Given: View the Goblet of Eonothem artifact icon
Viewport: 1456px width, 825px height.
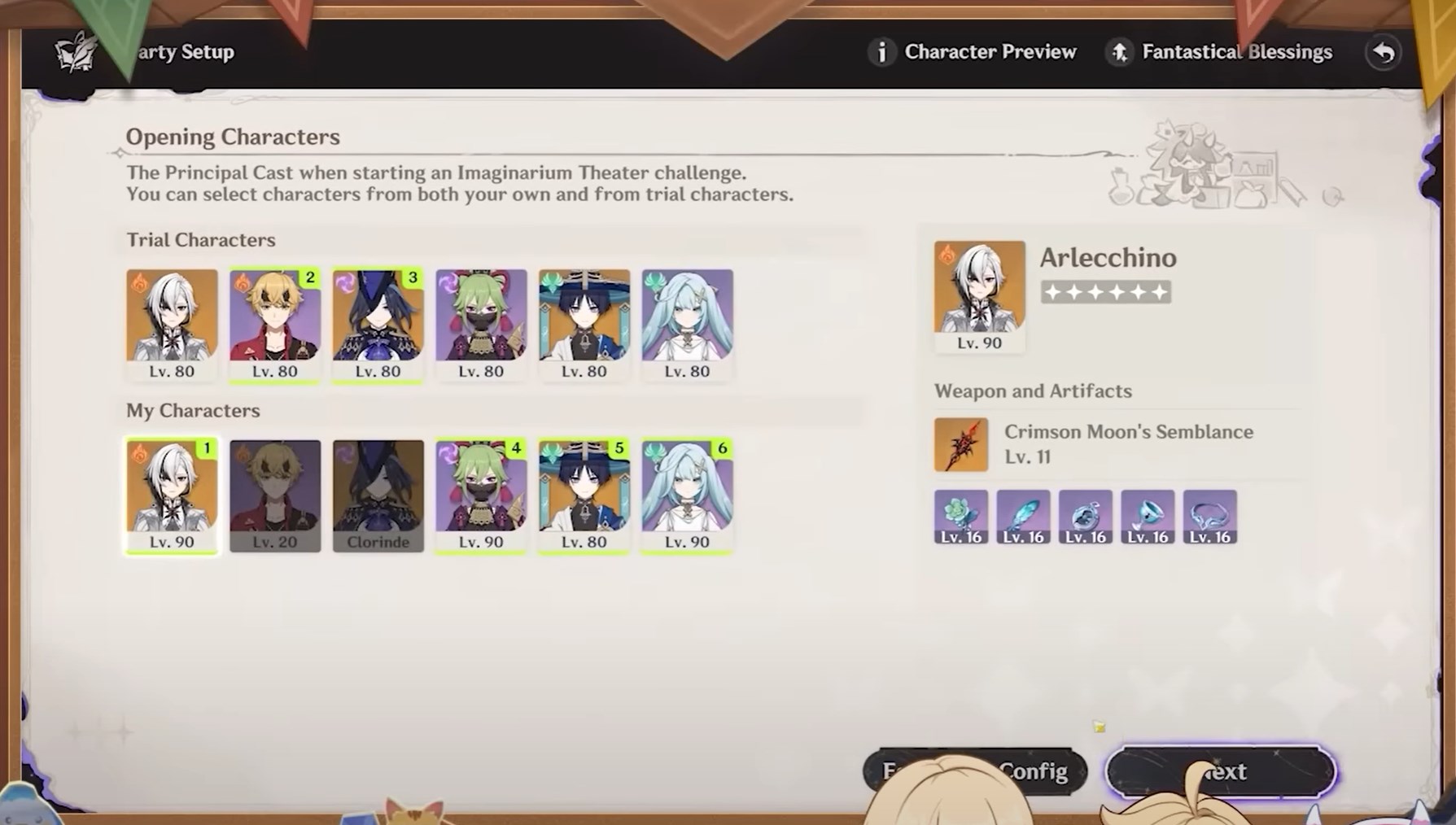Looking at the screenshot, I should click(x=1148, y=516).
